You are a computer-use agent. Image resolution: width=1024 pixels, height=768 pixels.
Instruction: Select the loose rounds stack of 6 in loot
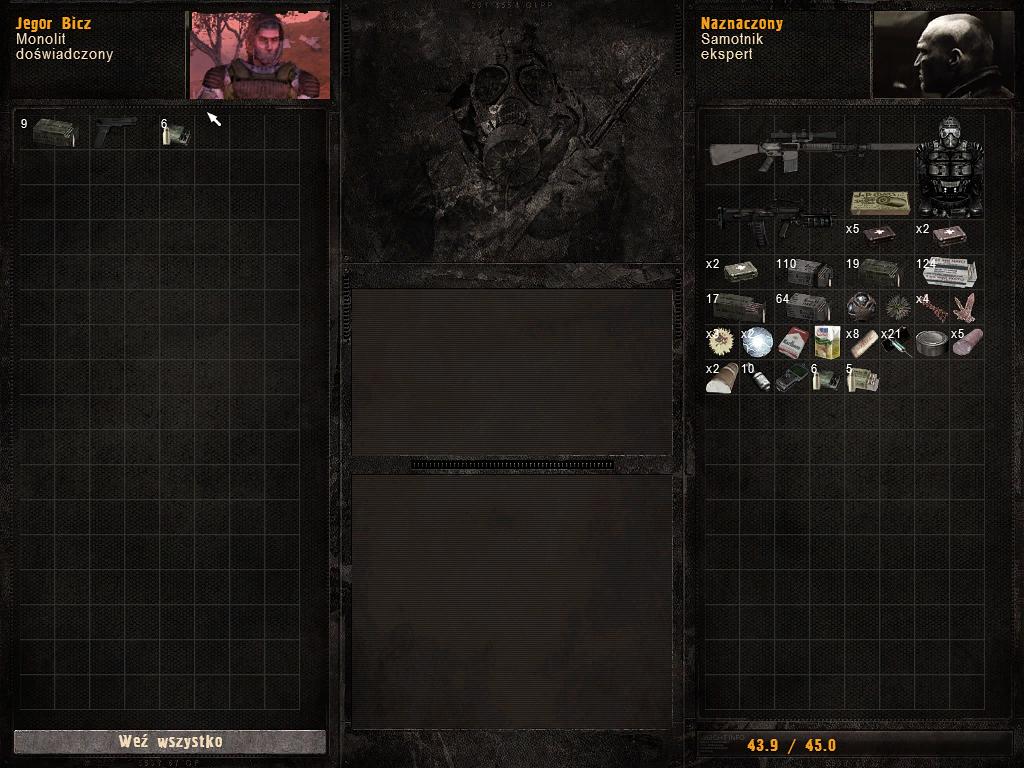(x=175, y=134)
